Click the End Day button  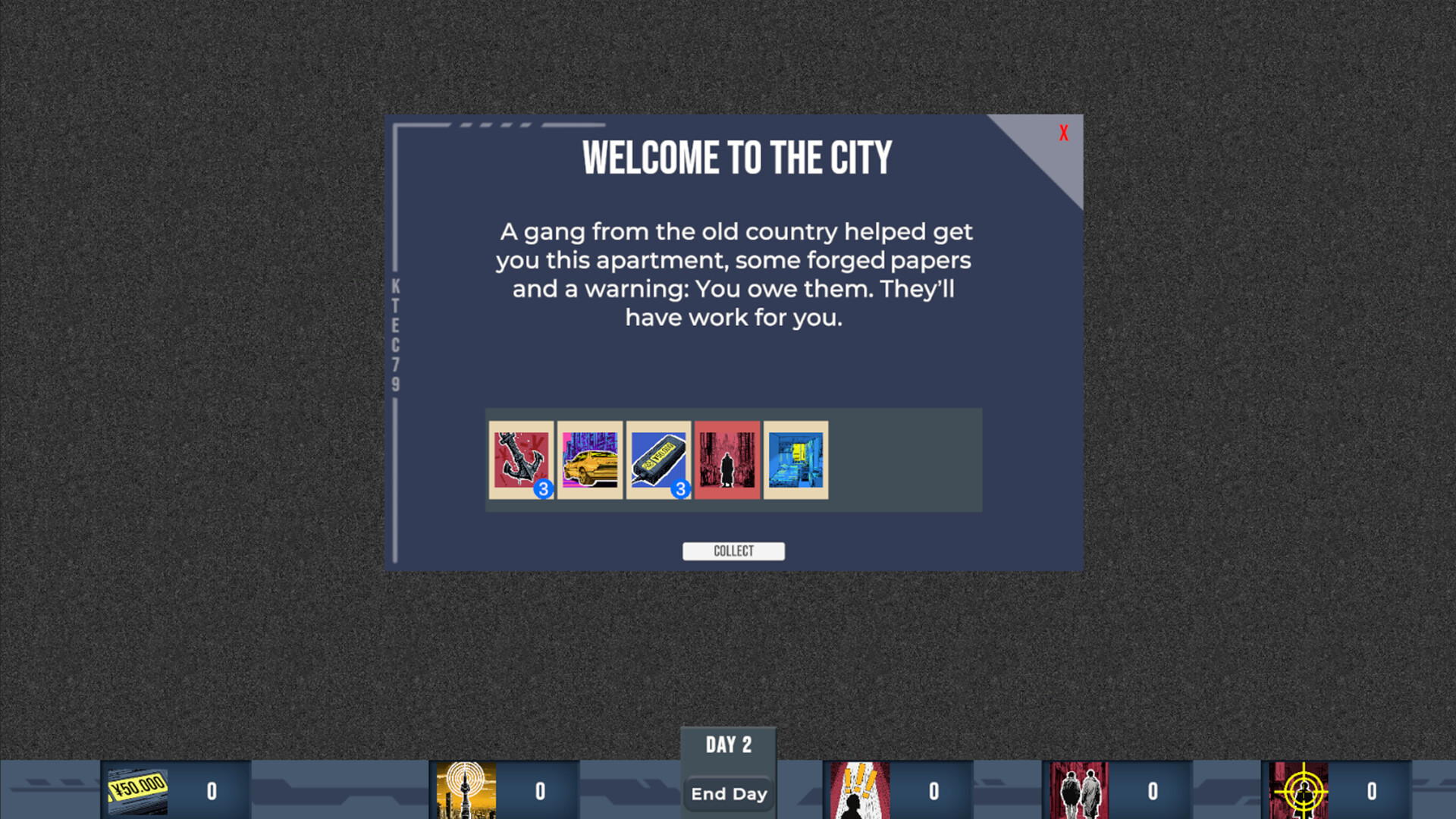coord(728,793)
